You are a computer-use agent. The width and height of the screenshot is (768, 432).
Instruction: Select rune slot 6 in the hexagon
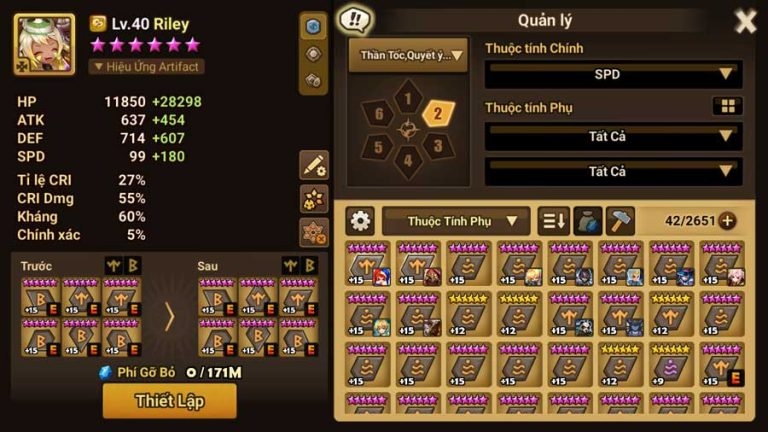(x=379, y=114)
